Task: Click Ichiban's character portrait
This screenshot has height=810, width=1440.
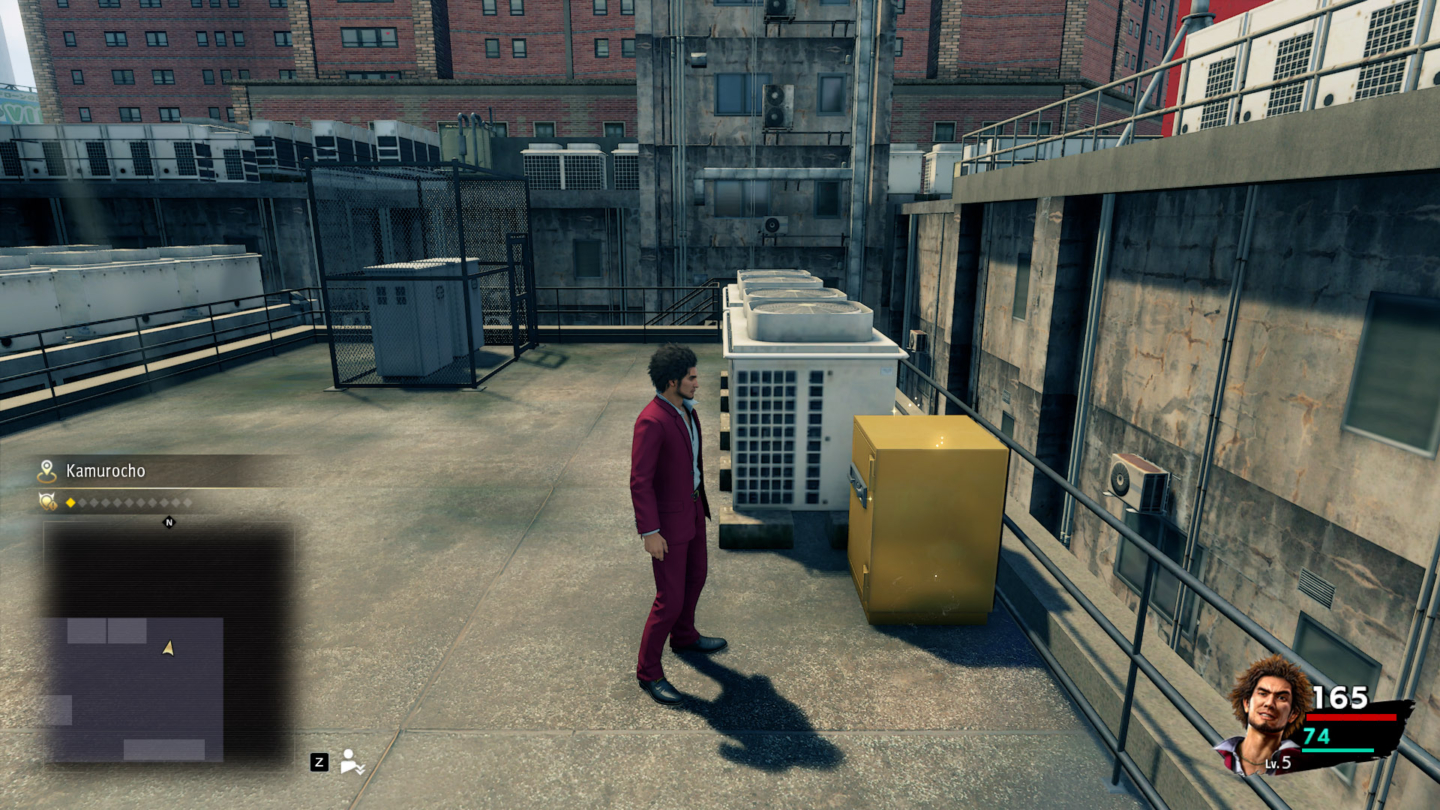Action: pyautogui.click(x=1267, y=713)
